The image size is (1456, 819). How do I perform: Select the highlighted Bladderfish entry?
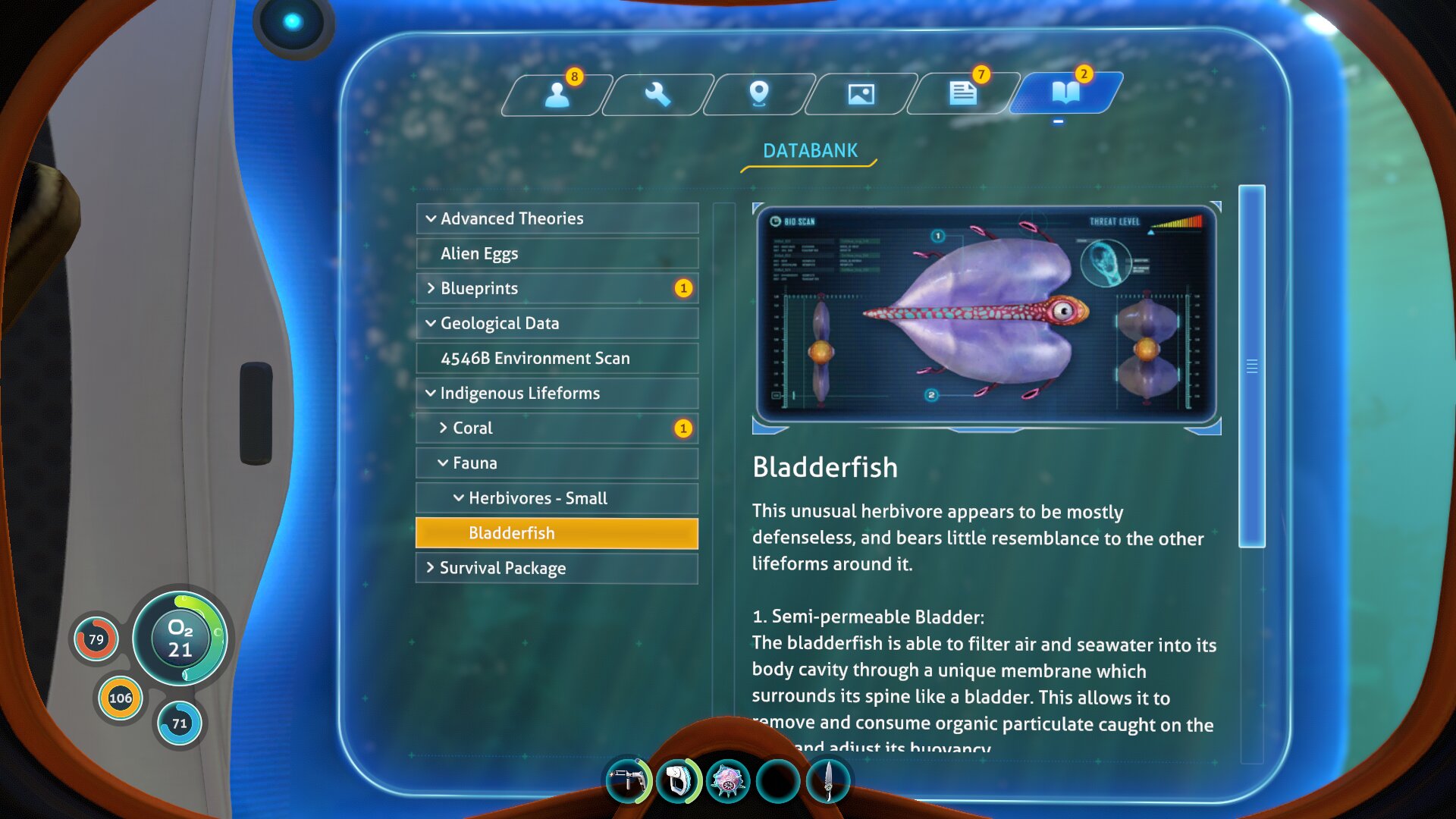[557, 533]
